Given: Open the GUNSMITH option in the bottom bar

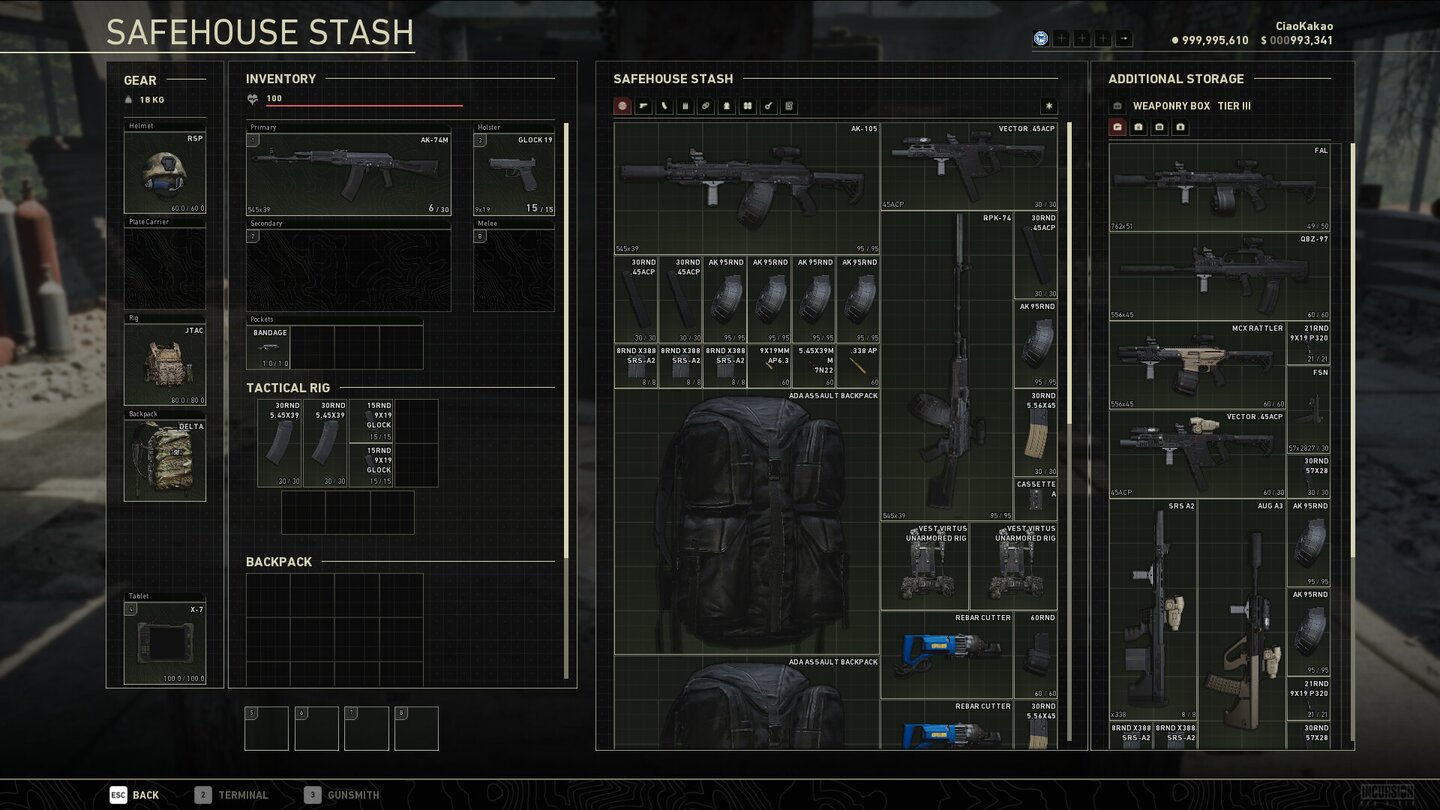Looking at the screenshot, I should [x=344, y=794].
